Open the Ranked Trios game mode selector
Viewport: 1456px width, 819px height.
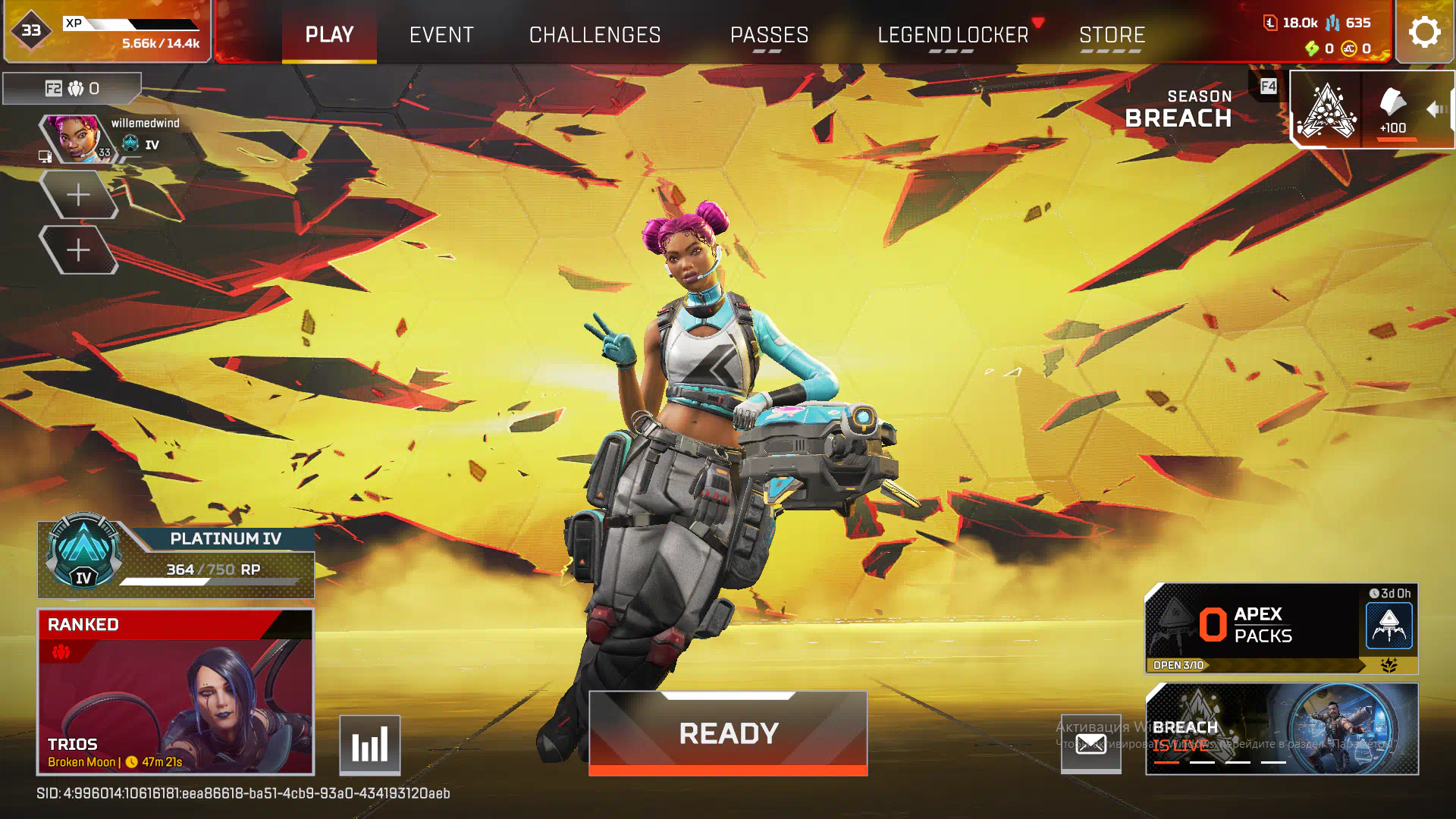pos(175,692)
